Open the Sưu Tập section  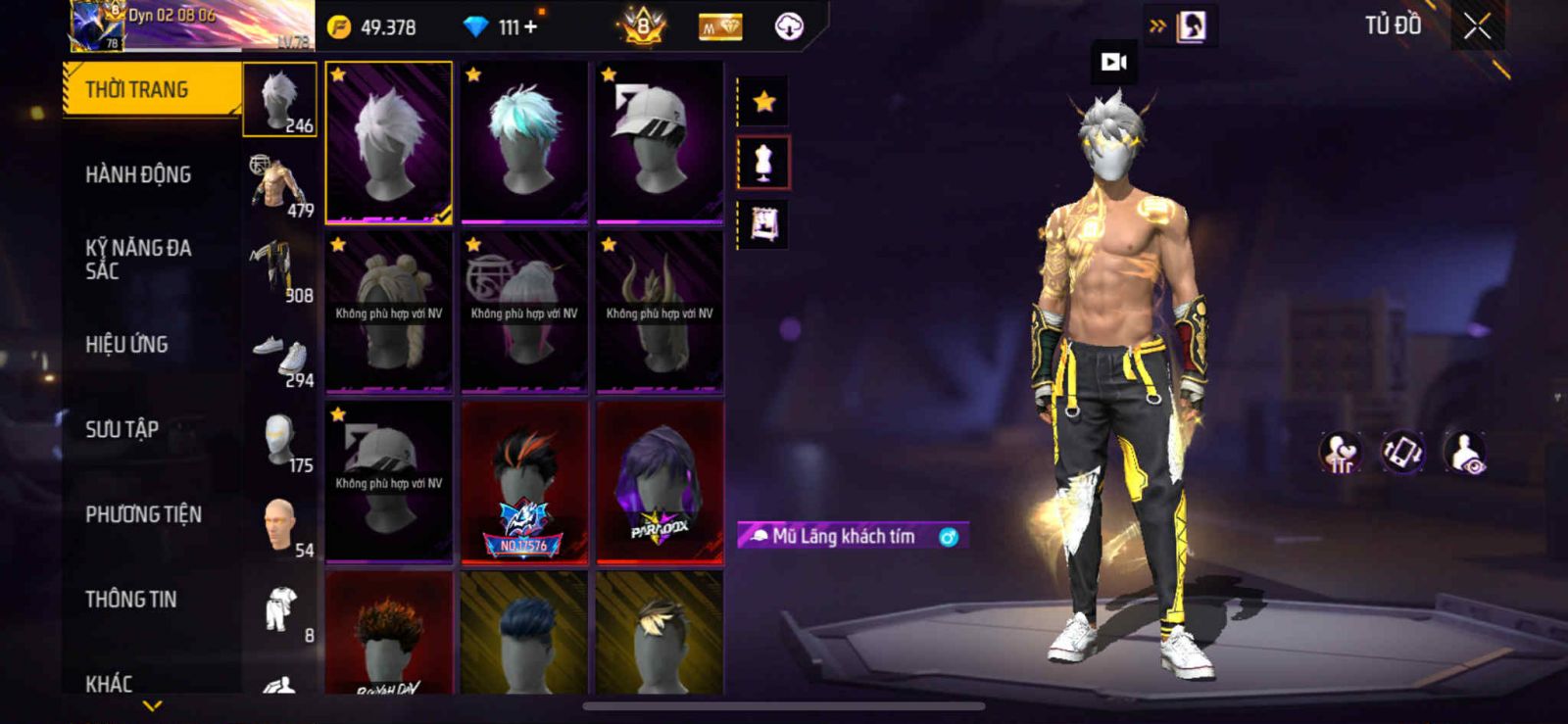[x=122, y=429]
